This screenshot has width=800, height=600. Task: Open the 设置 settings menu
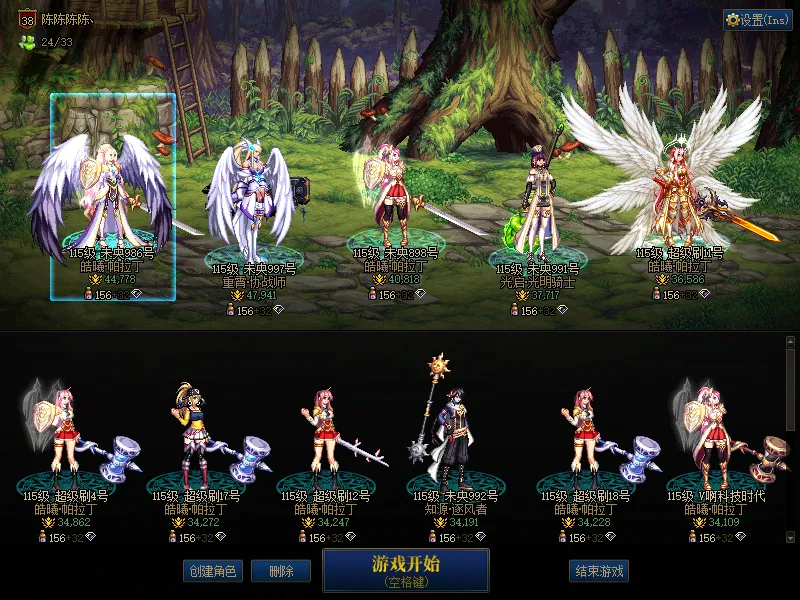click(x=758, y=19)
